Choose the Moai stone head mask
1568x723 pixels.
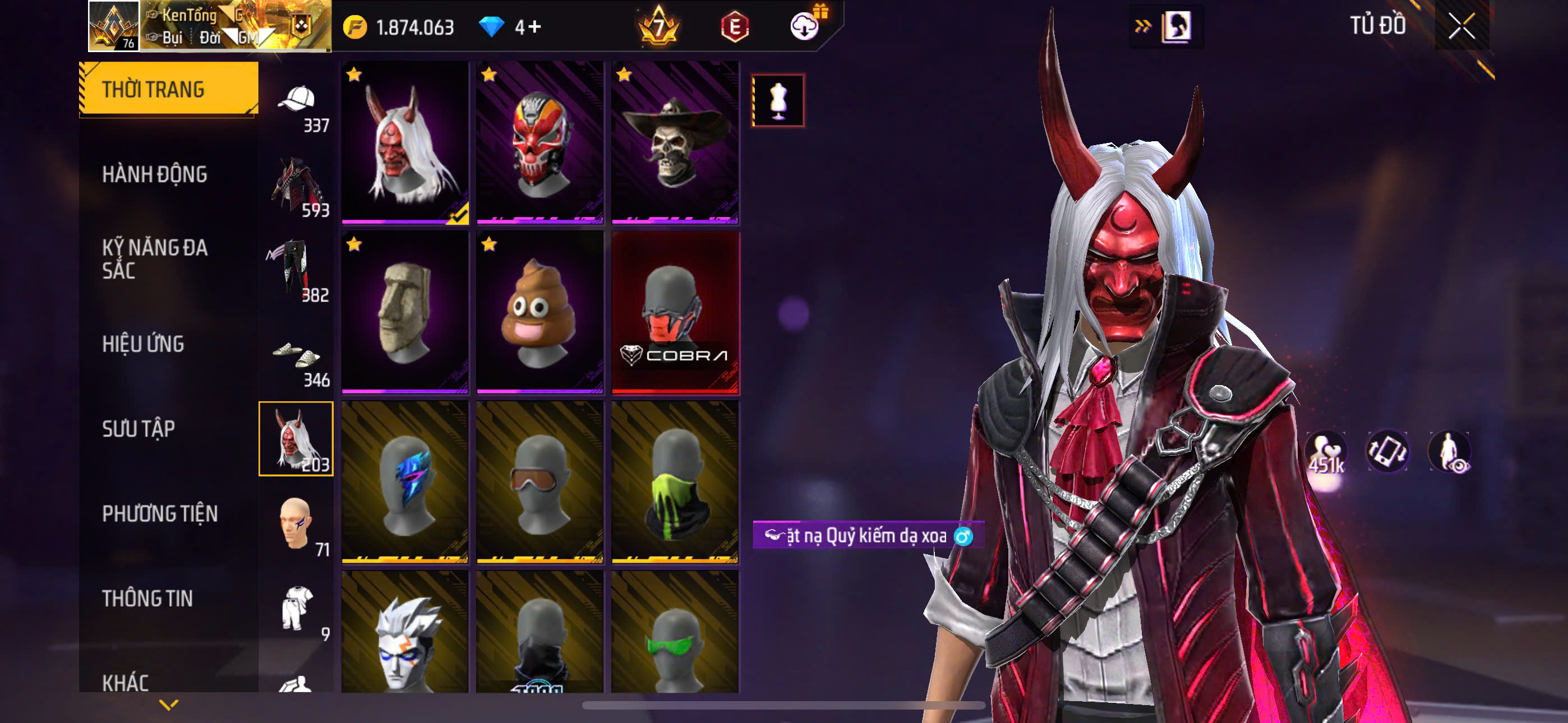(x=405, y=312)
